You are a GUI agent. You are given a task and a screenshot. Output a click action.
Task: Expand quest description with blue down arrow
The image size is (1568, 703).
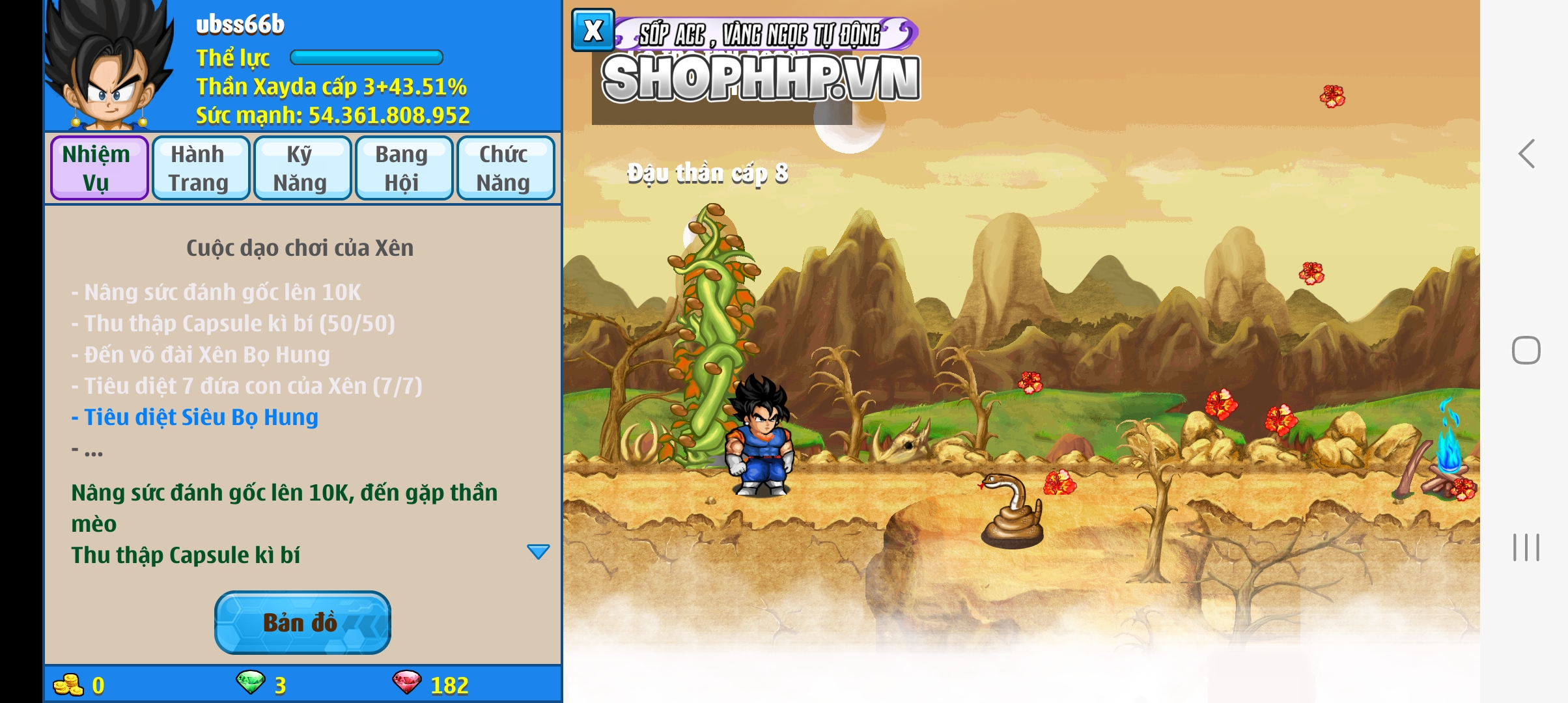pos(538,552)
